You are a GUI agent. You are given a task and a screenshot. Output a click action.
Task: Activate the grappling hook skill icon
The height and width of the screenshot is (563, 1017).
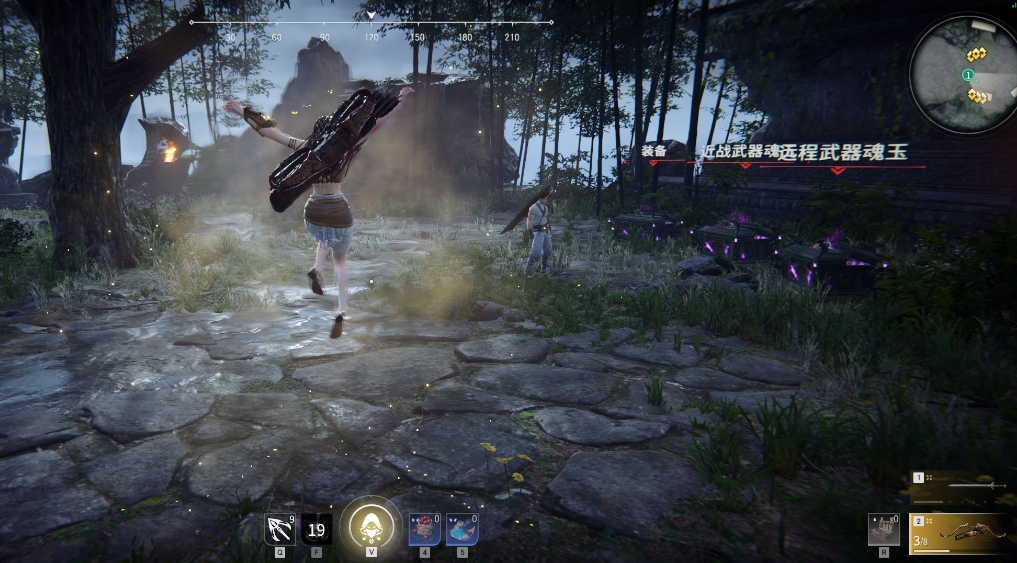pyautogui.click(x=279, y=528)
